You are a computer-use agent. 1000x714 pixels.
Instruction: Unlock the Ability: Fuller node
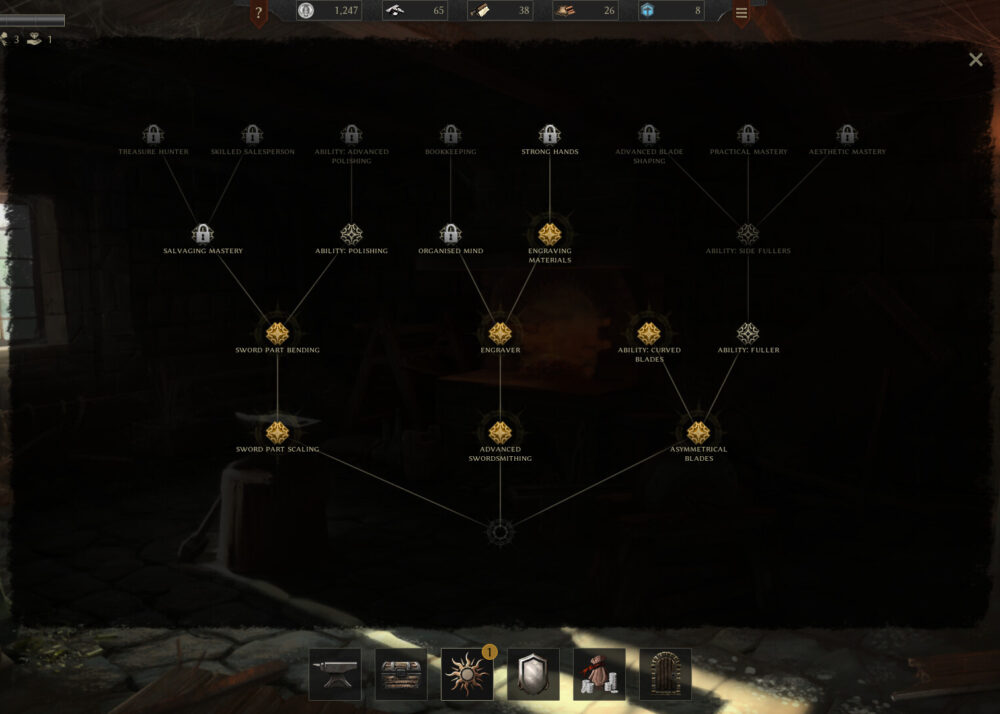[748, 333]
